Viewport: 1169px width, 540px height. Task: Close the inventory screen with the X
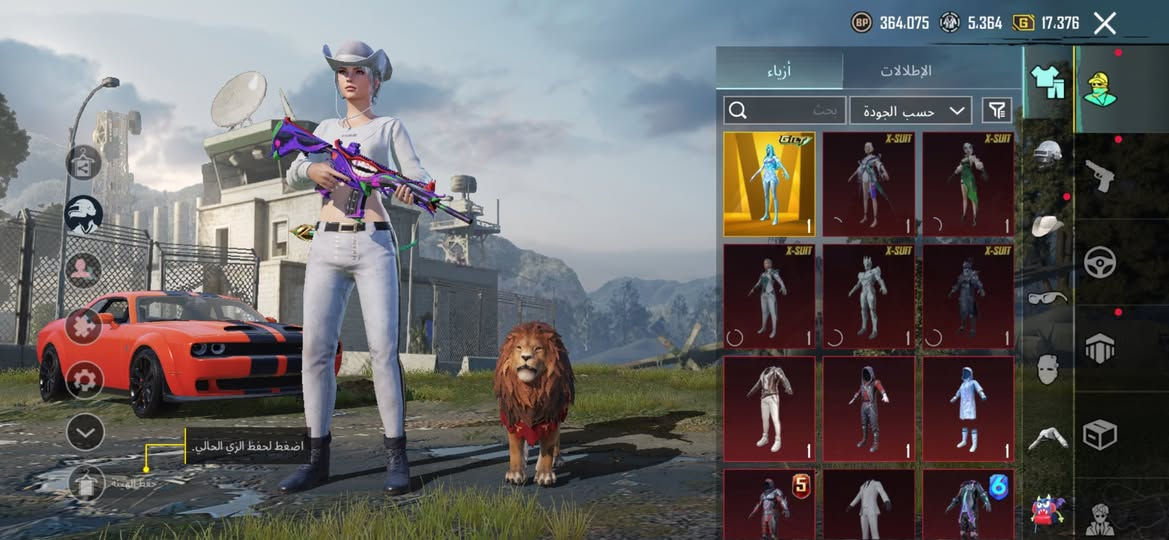pyautogui.click(x=1104, y=23)
